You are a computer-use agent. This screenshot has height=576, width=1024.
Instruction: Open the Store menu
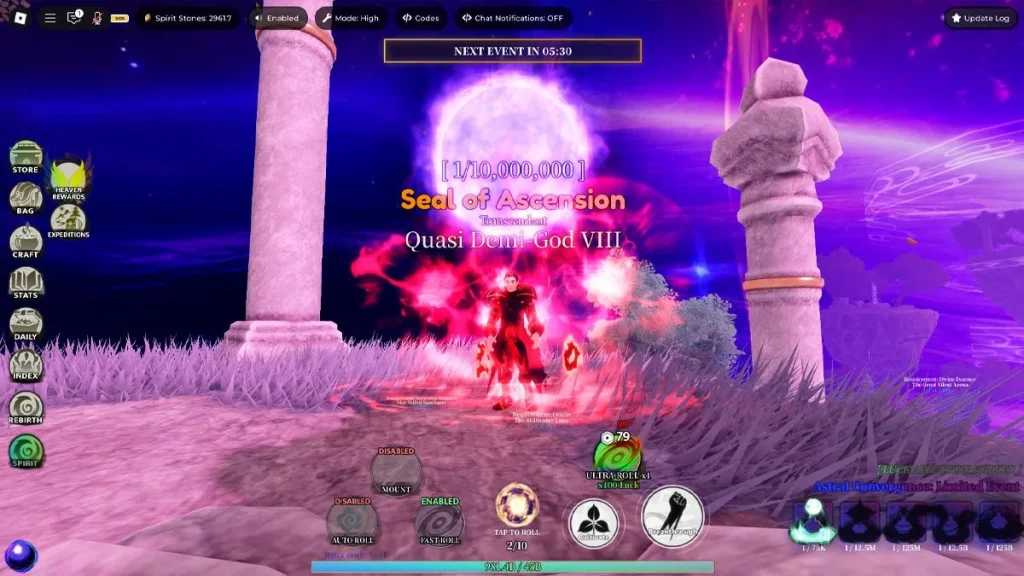(25, 157)
